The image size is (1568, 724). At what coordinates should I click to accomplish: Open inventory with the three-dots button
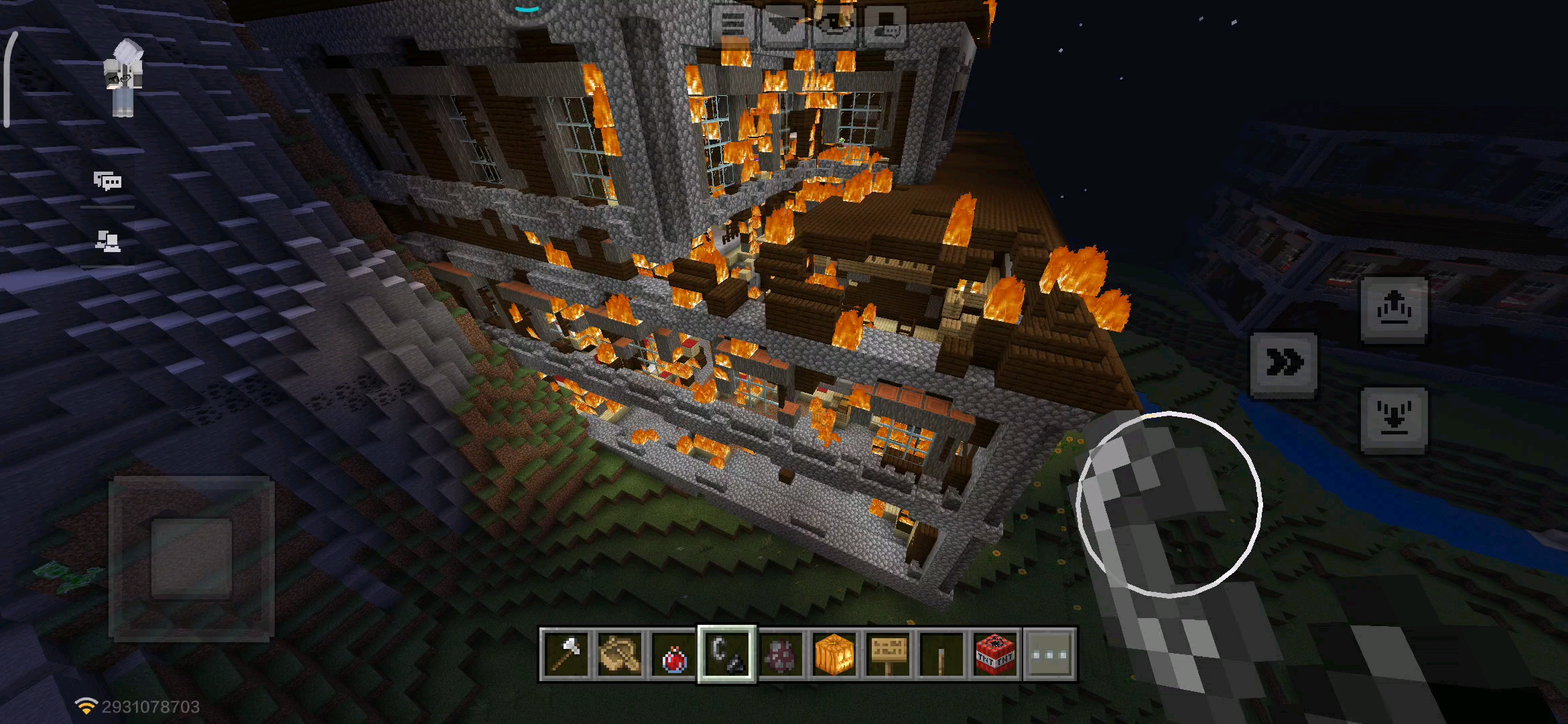coord(1049,654)
